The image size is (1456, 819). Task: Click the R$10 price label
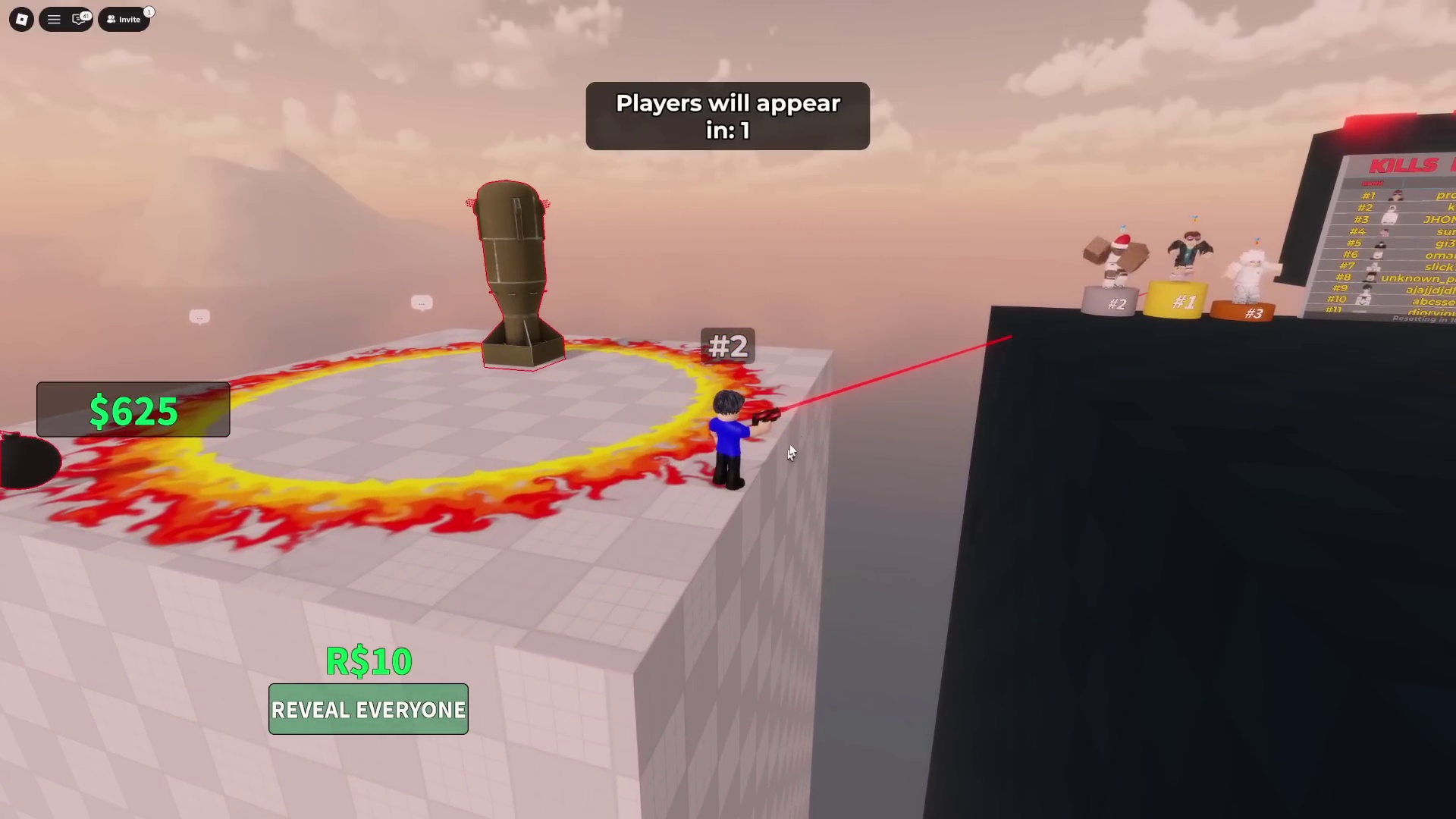(x=368, y=661)
